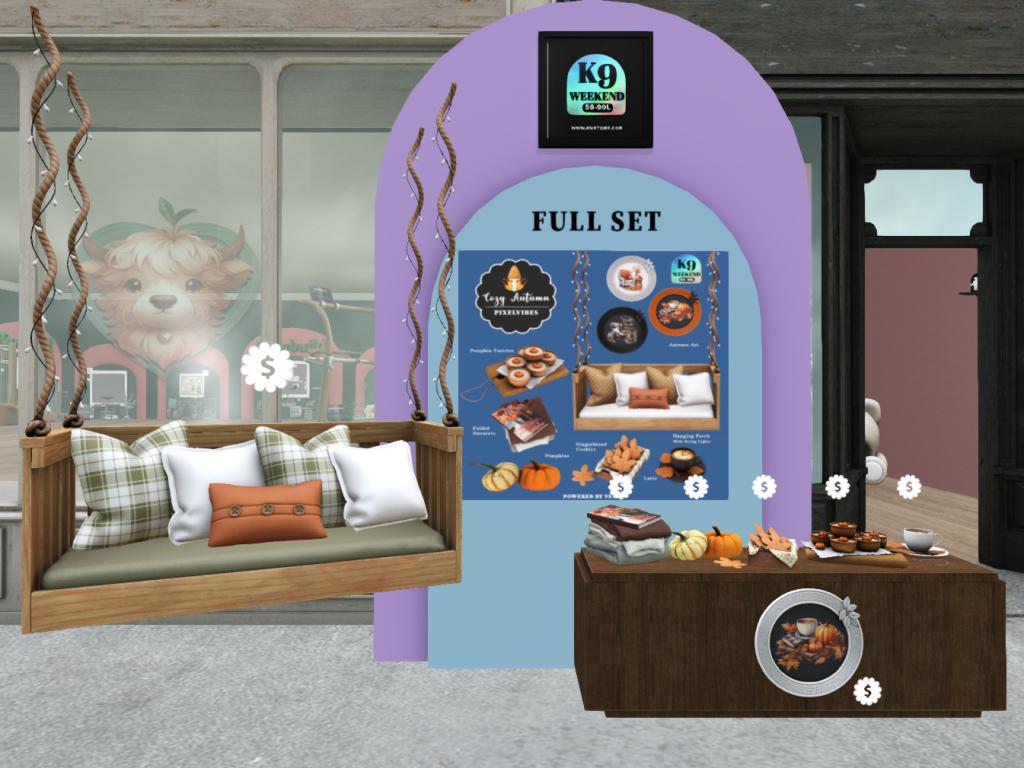Click the dollar marker above the porch swing

coord(267,367)
